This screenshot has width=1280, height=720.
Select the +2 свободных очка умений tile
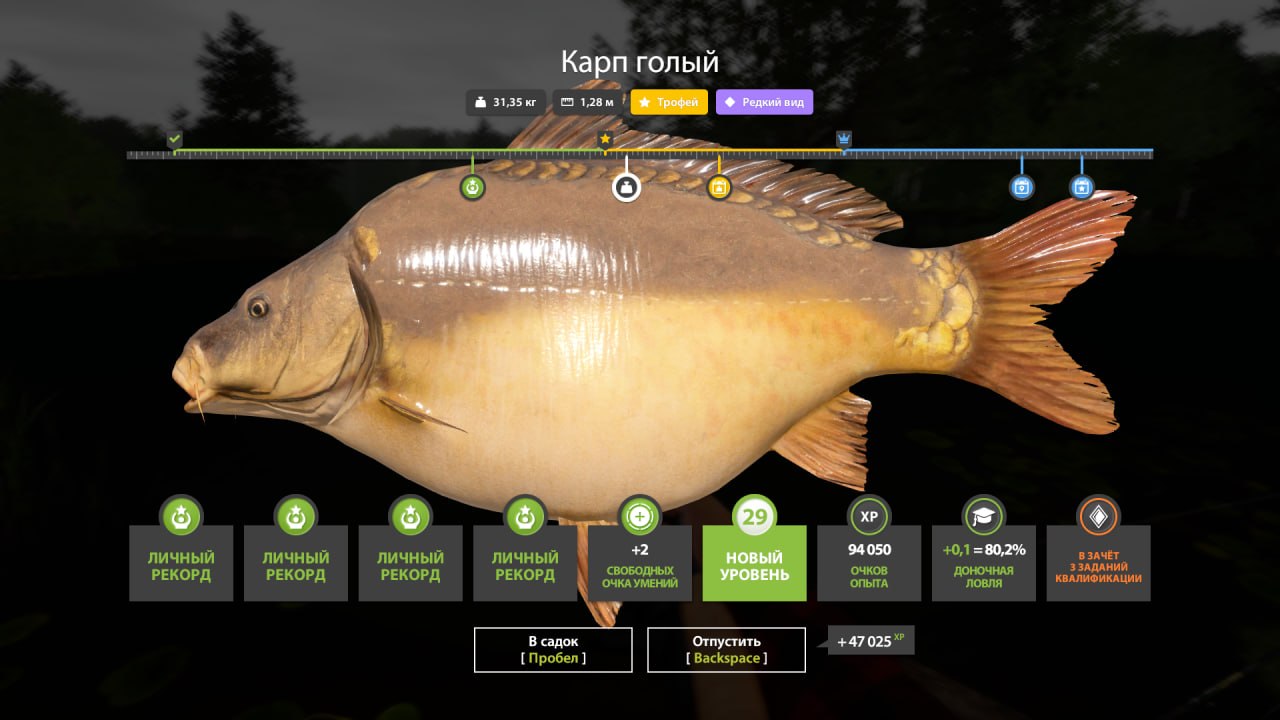(640, 562)
